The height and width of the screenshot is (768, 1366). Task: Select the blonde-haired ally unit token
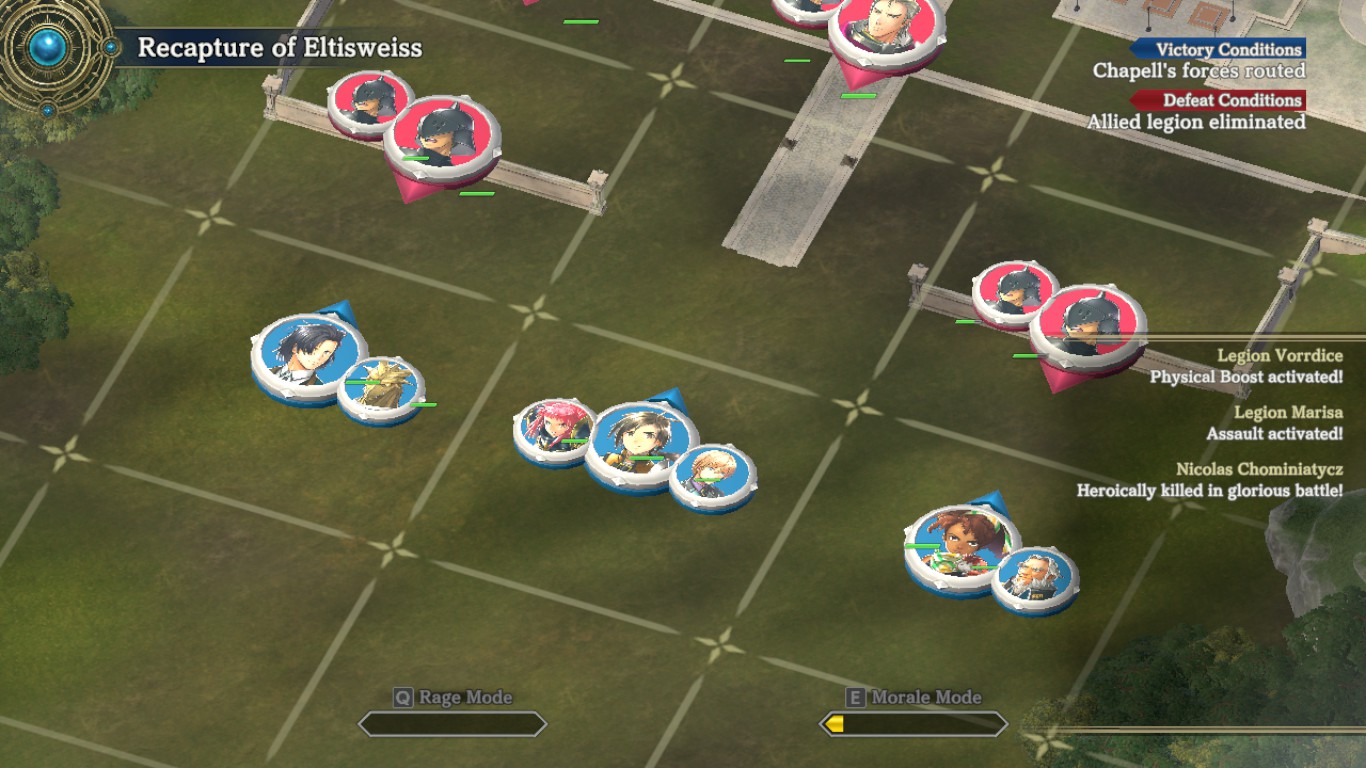point(712,475)
